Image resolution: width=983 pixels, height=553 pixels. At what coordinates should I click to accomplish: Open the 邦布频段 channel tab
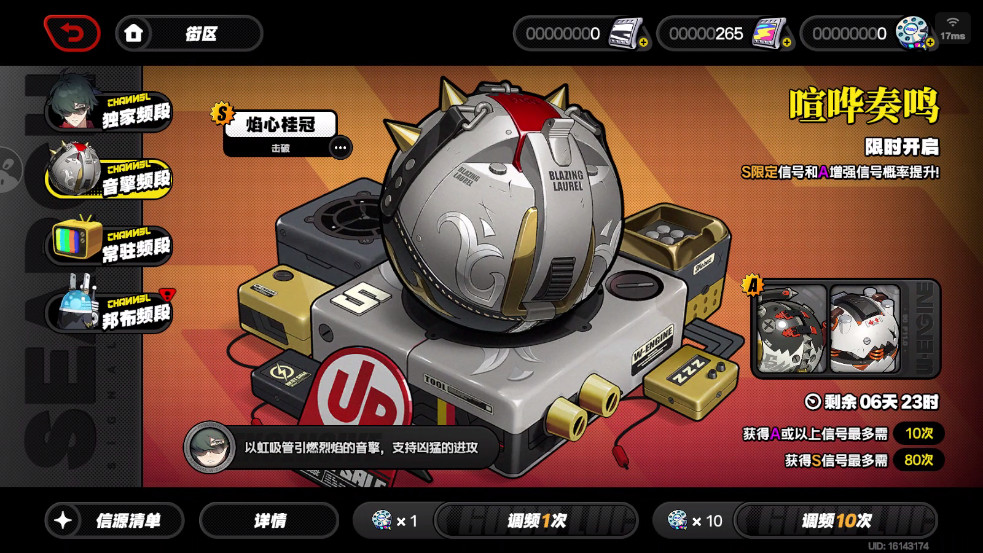click(110, 309)
